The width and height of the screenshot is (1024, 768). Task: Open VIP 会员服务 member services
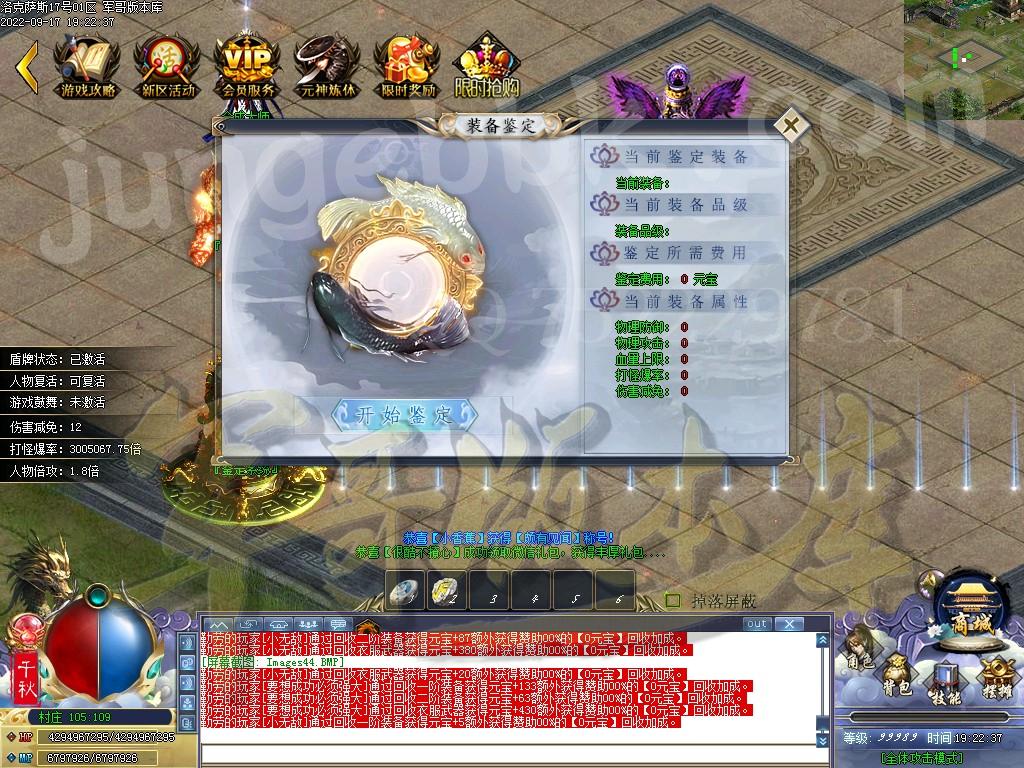247,66
